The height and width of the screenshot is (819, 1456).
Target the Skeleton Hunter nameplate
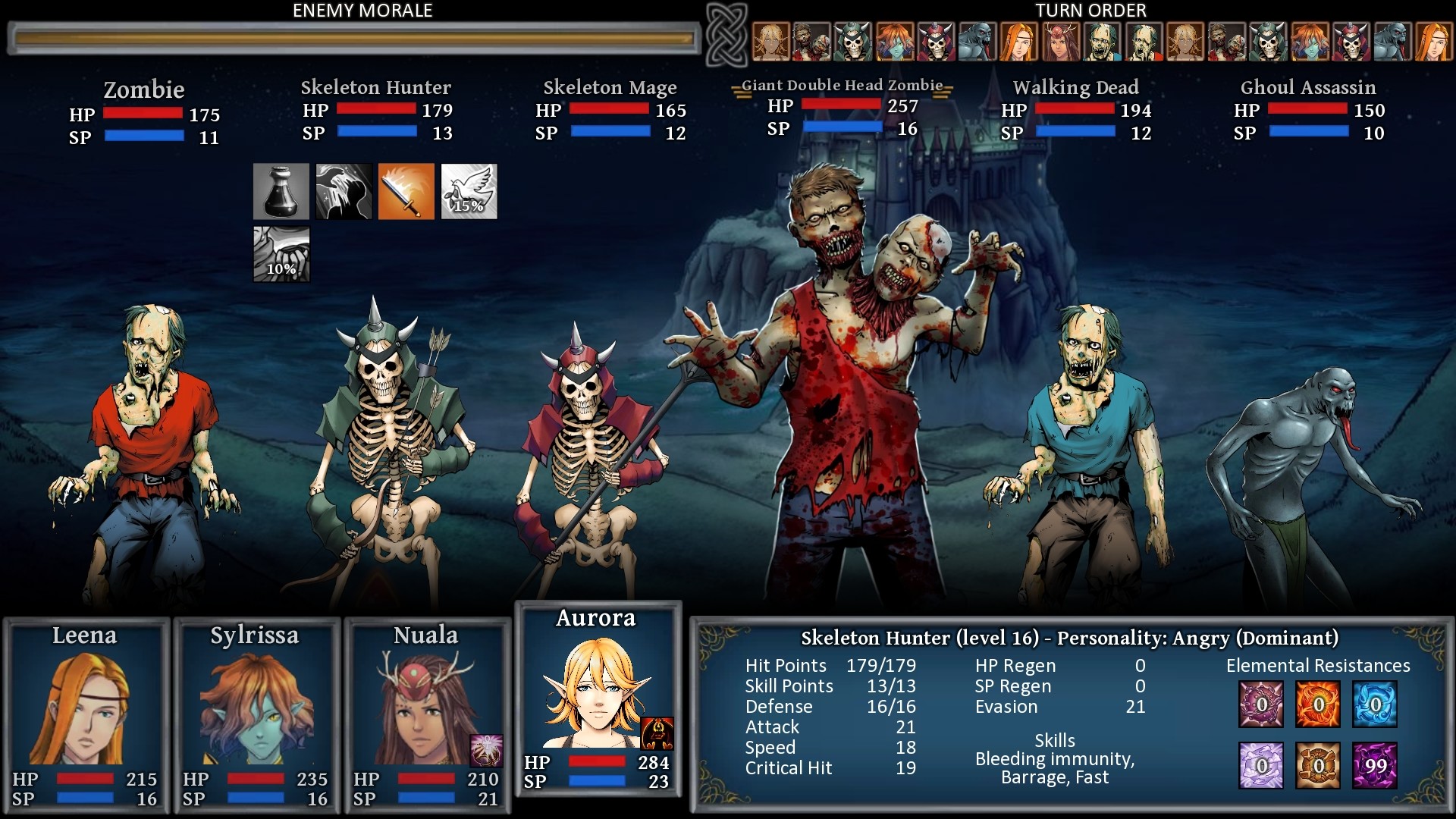pyautogui.click(x=375, y=87)
